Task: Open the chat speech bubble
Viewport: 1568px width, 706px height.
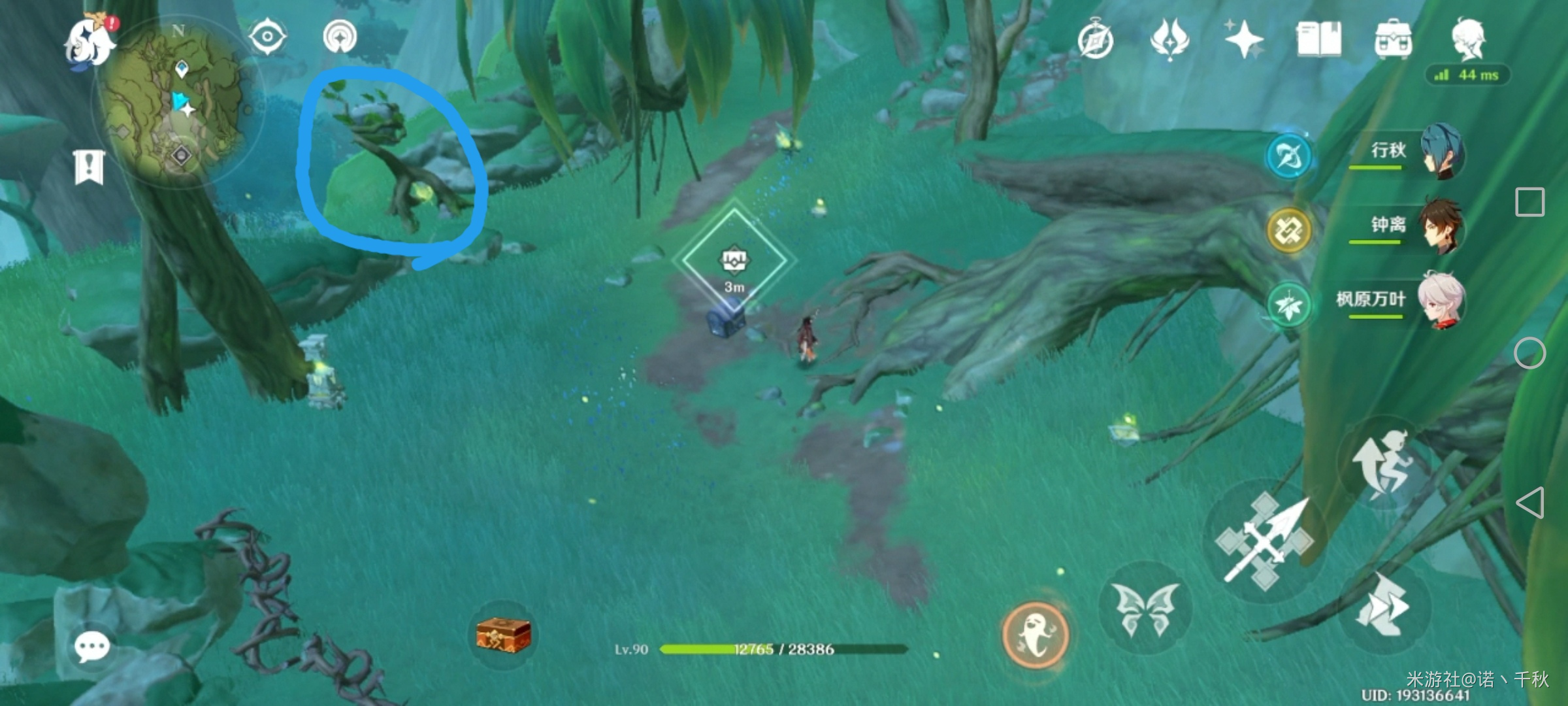Action: pos(91,647)
